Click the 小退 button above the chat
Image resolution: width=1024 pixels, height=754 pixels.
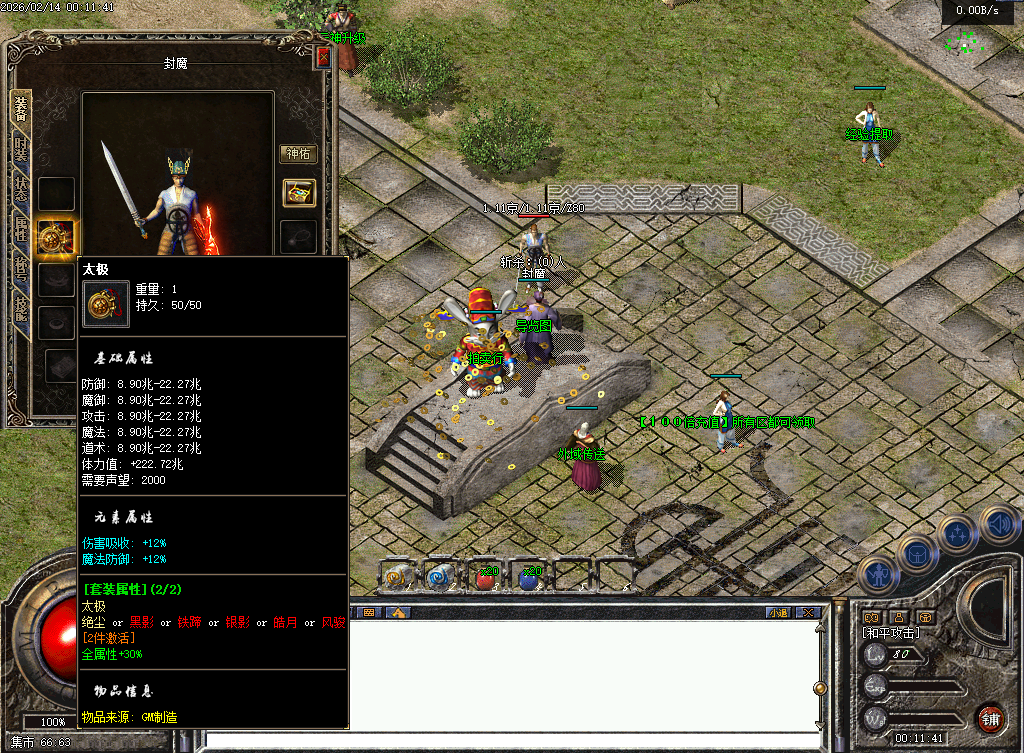coord(778,612)
